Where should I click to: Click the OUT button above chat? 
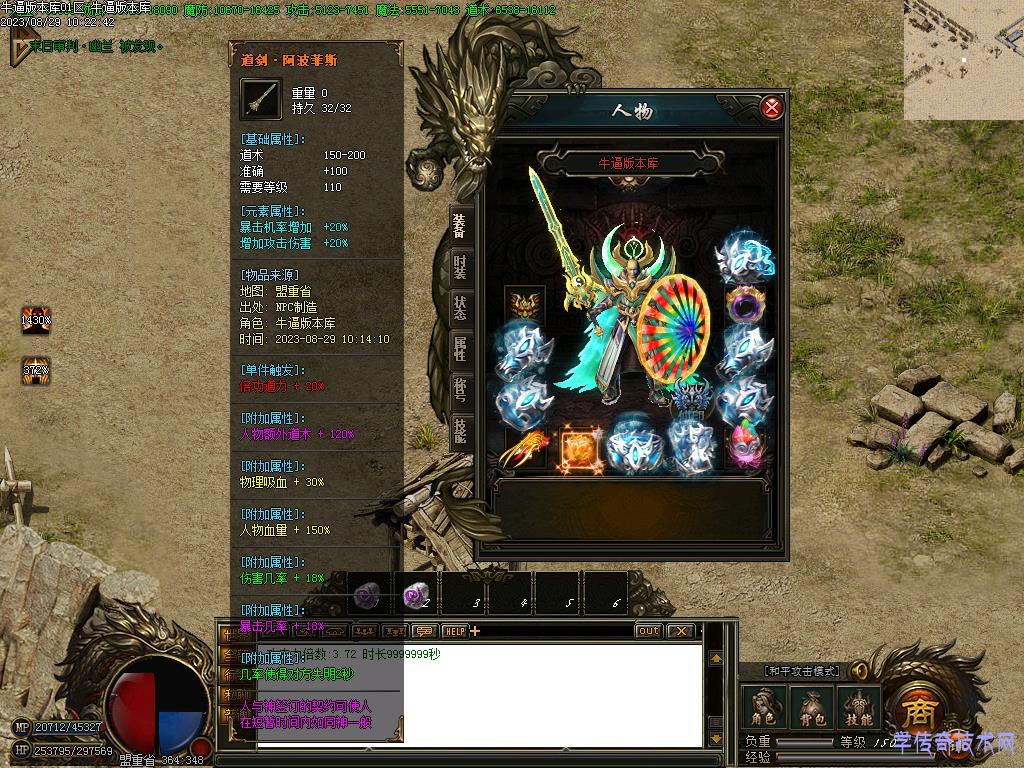tap(648, 631)
